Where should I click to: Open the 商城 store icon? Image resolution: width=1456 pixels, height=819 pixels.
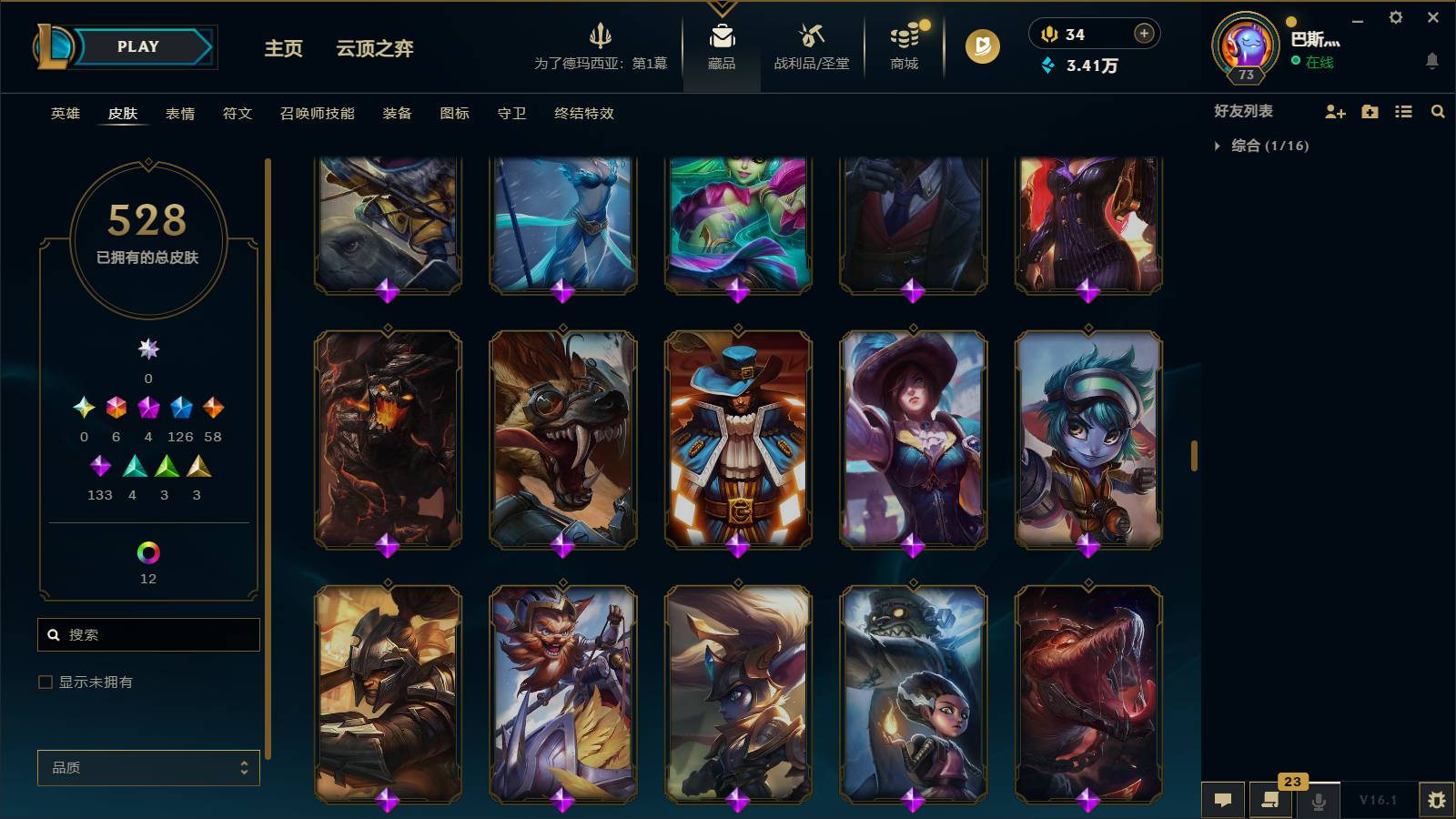click(902, 45)
